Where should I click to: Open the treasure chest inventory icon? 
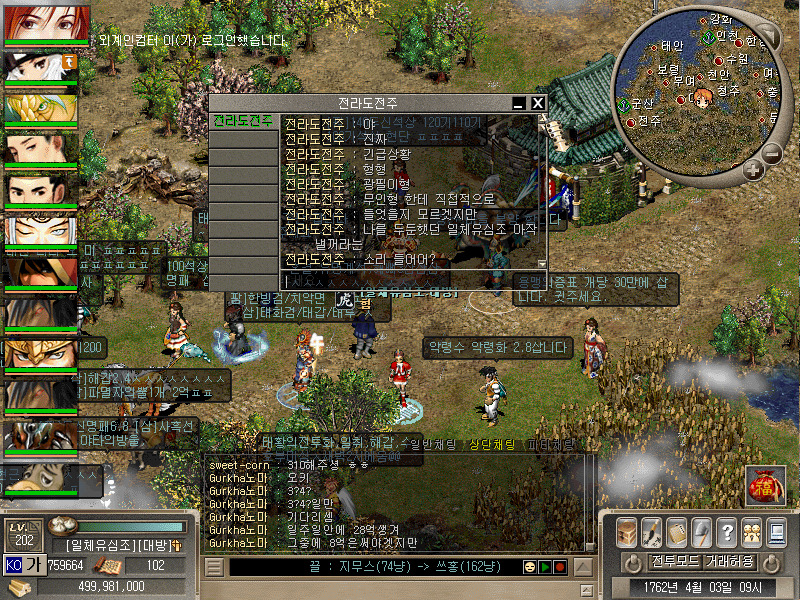click(x=626, y=532)
